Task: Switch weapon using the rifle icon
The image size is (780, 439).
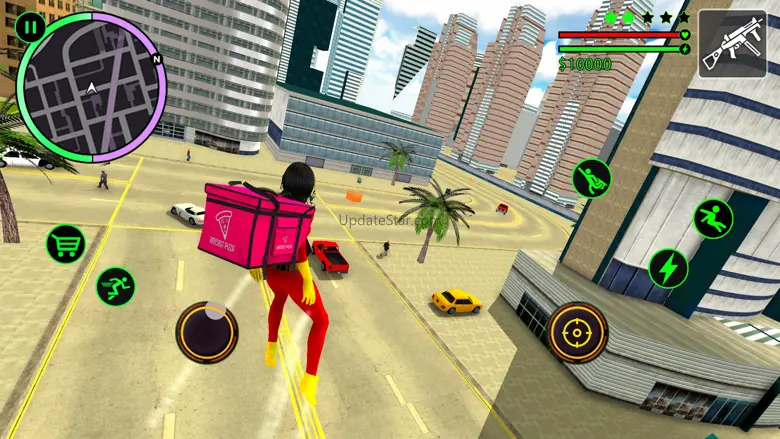Action: 732,43
